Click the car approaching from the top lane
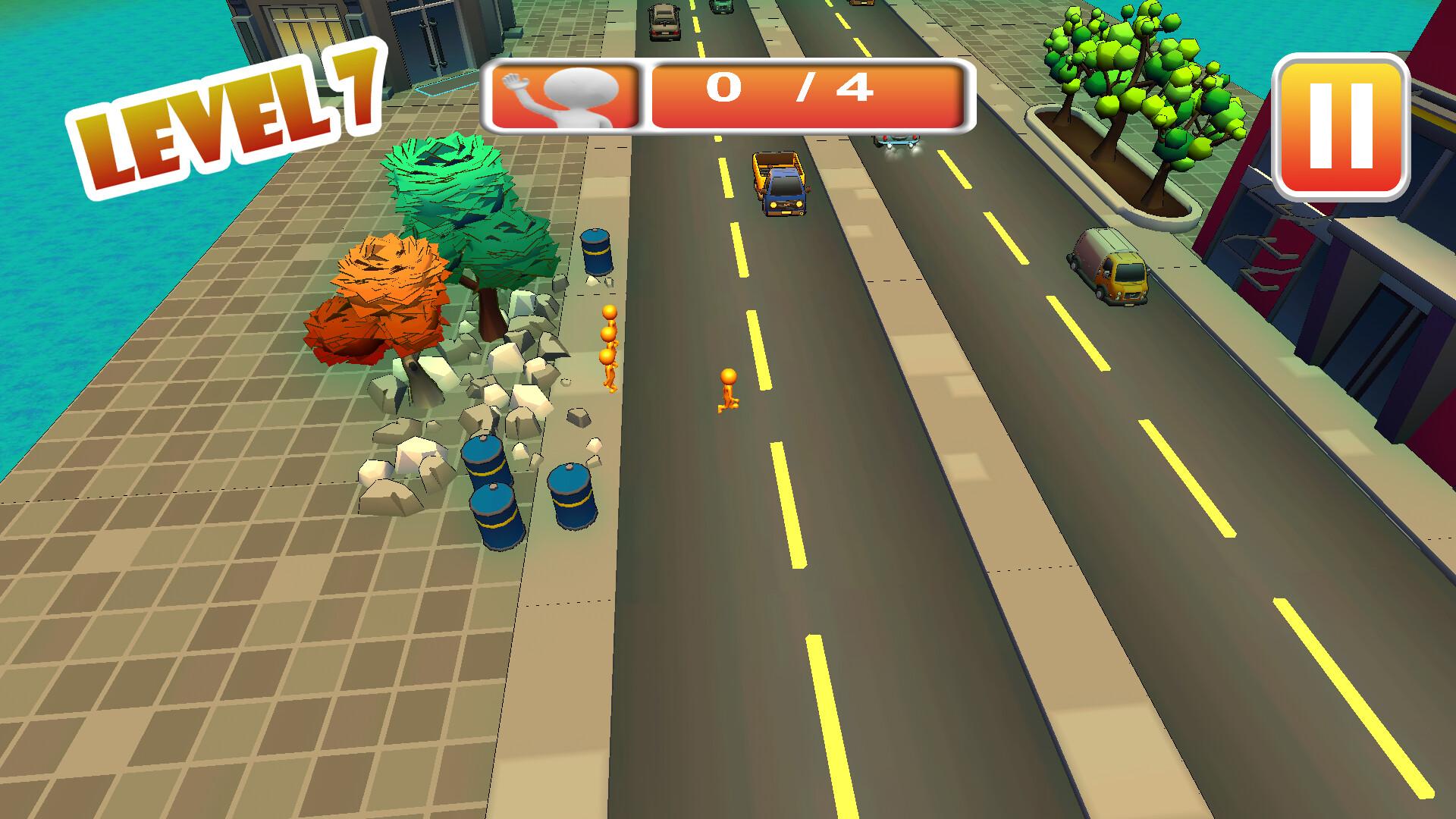 (664, 23)
